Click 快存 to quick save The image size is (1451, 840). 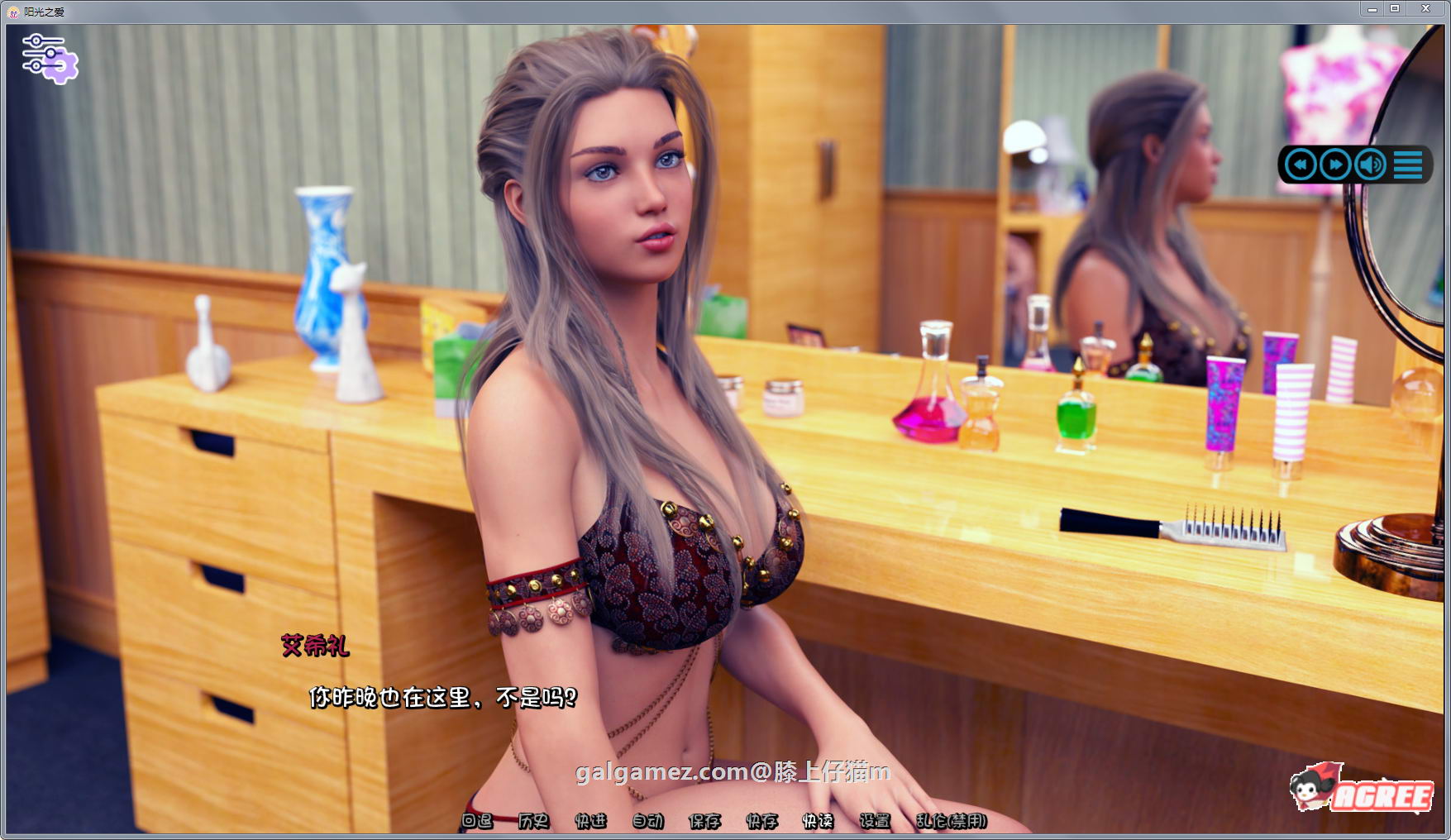[761, 821]
